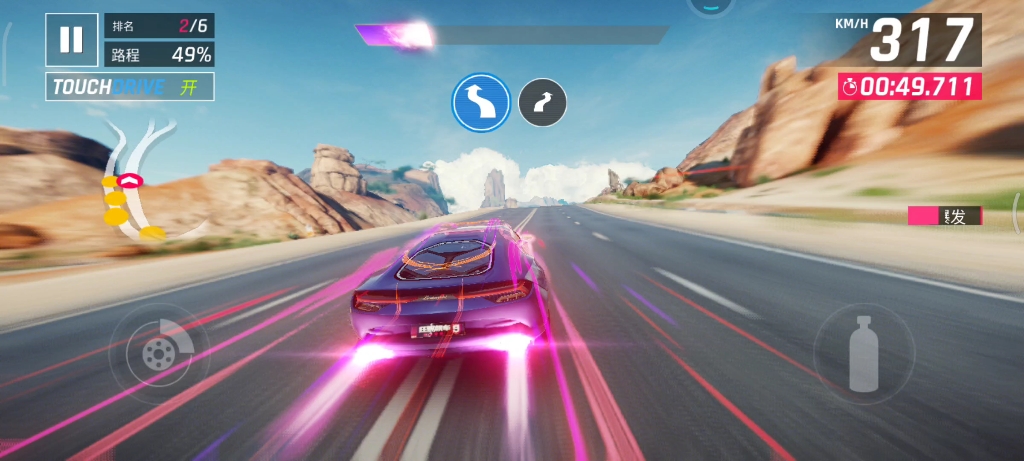The image size is (1024, 461).
Task: Choose the blue left-curve route icon
Action: tap(481, 102)
